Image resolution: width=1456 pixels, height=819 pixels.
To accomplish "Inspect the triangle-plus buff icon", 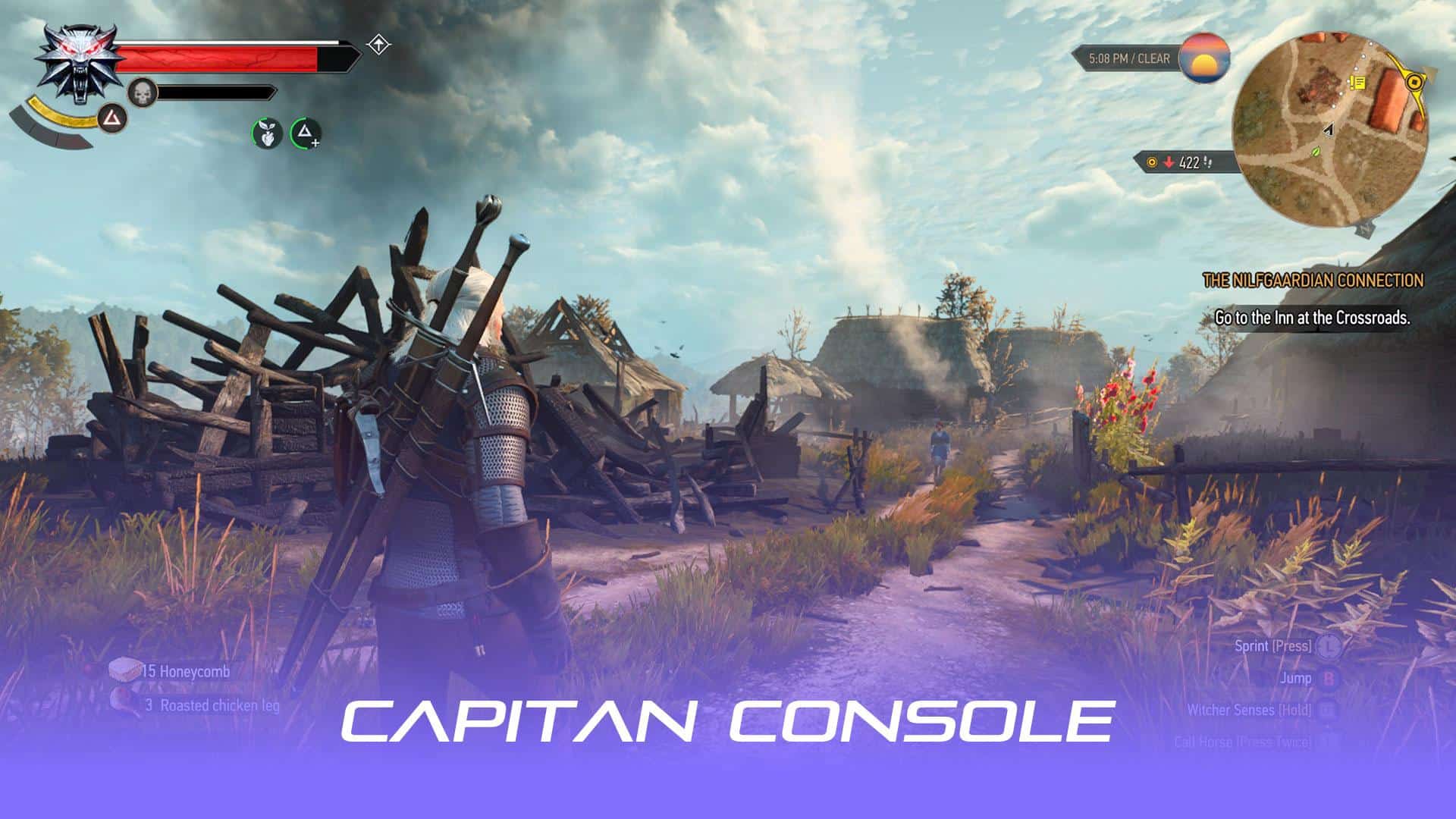I will click(x=306, y=133).
